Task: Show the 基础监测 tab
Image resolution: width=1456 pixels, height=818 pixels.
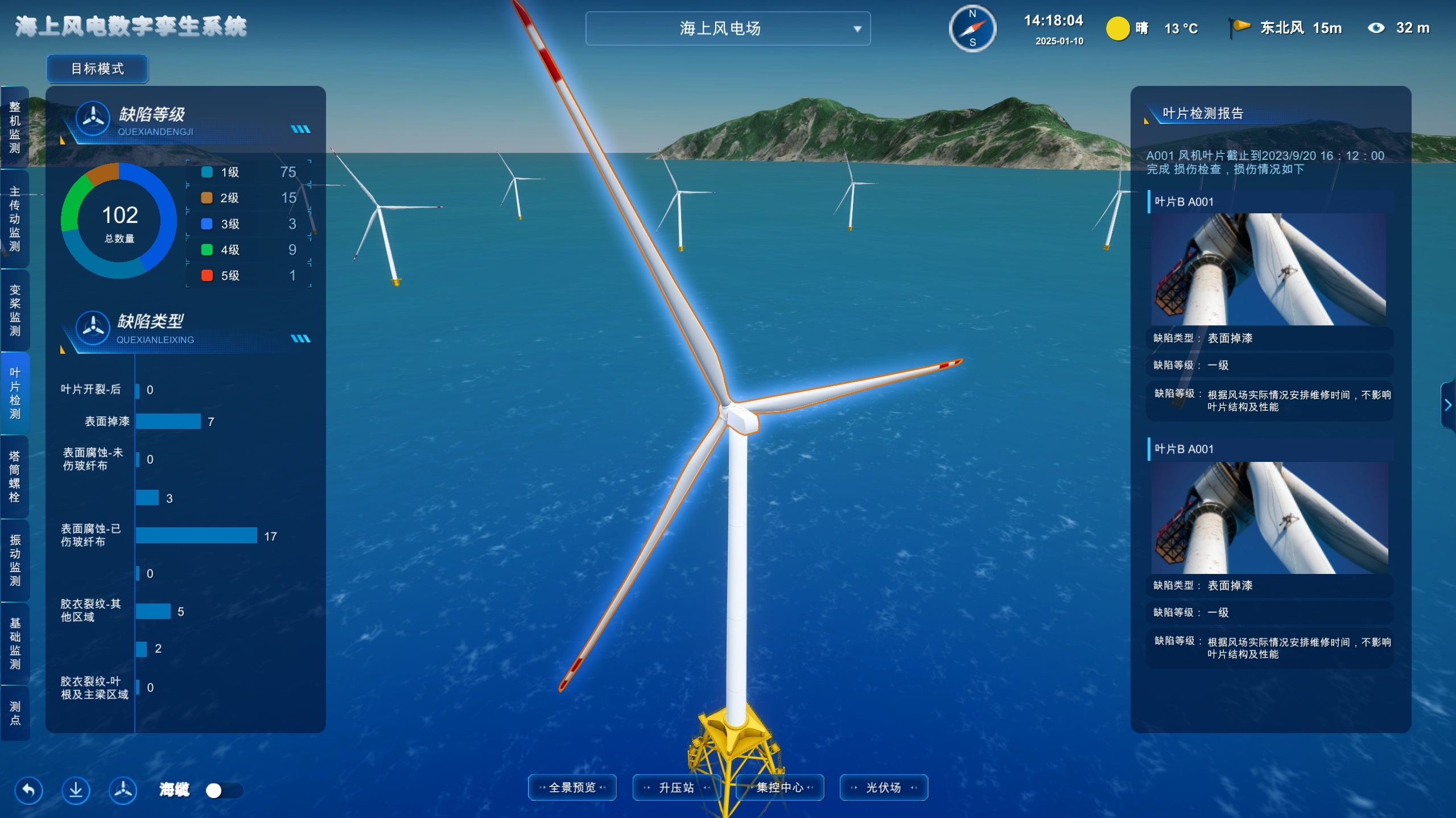Action: pyautogui.click(x=15, y=643)
